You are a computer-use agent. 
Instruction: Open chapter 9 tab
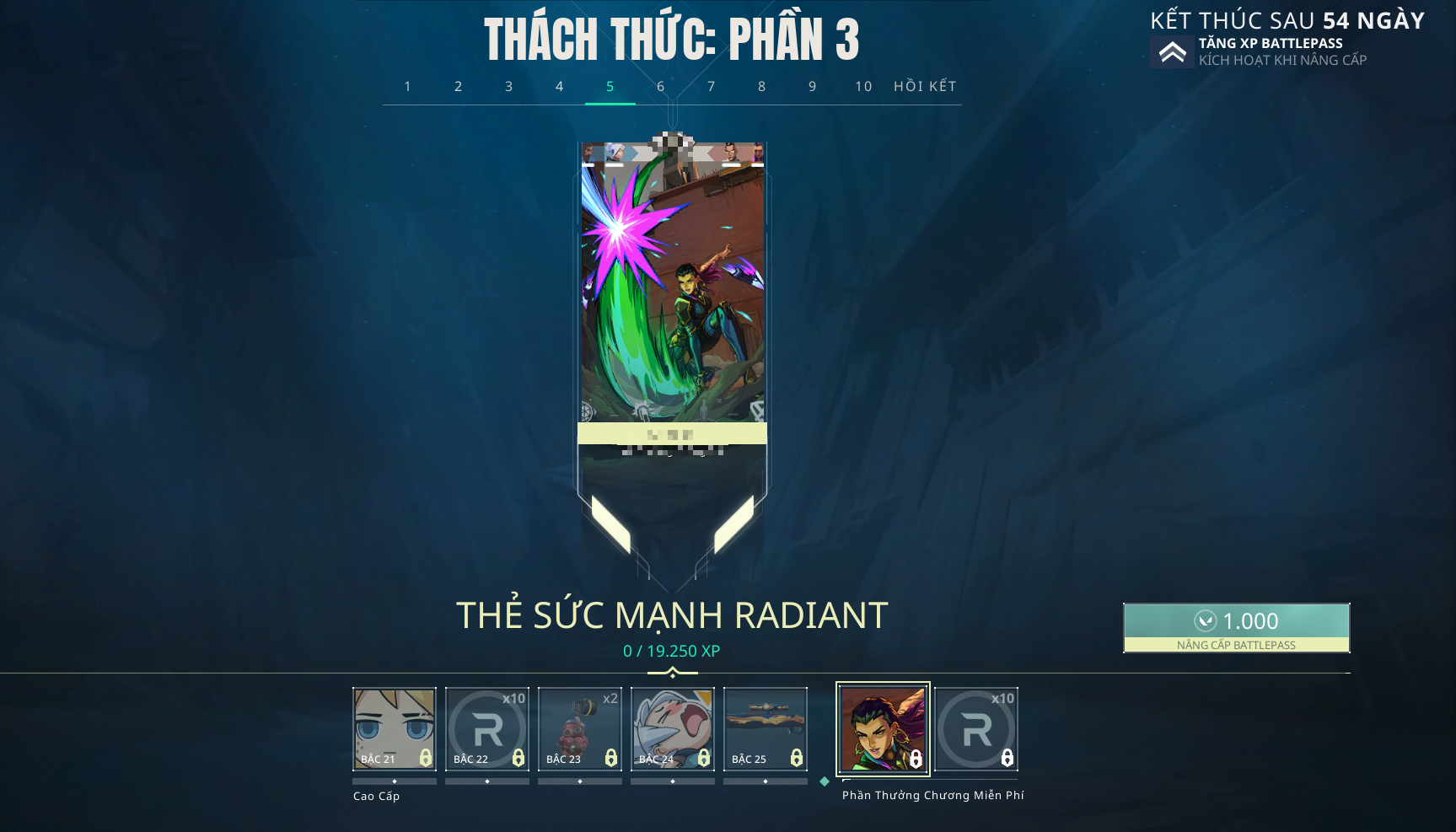point(813,87)
